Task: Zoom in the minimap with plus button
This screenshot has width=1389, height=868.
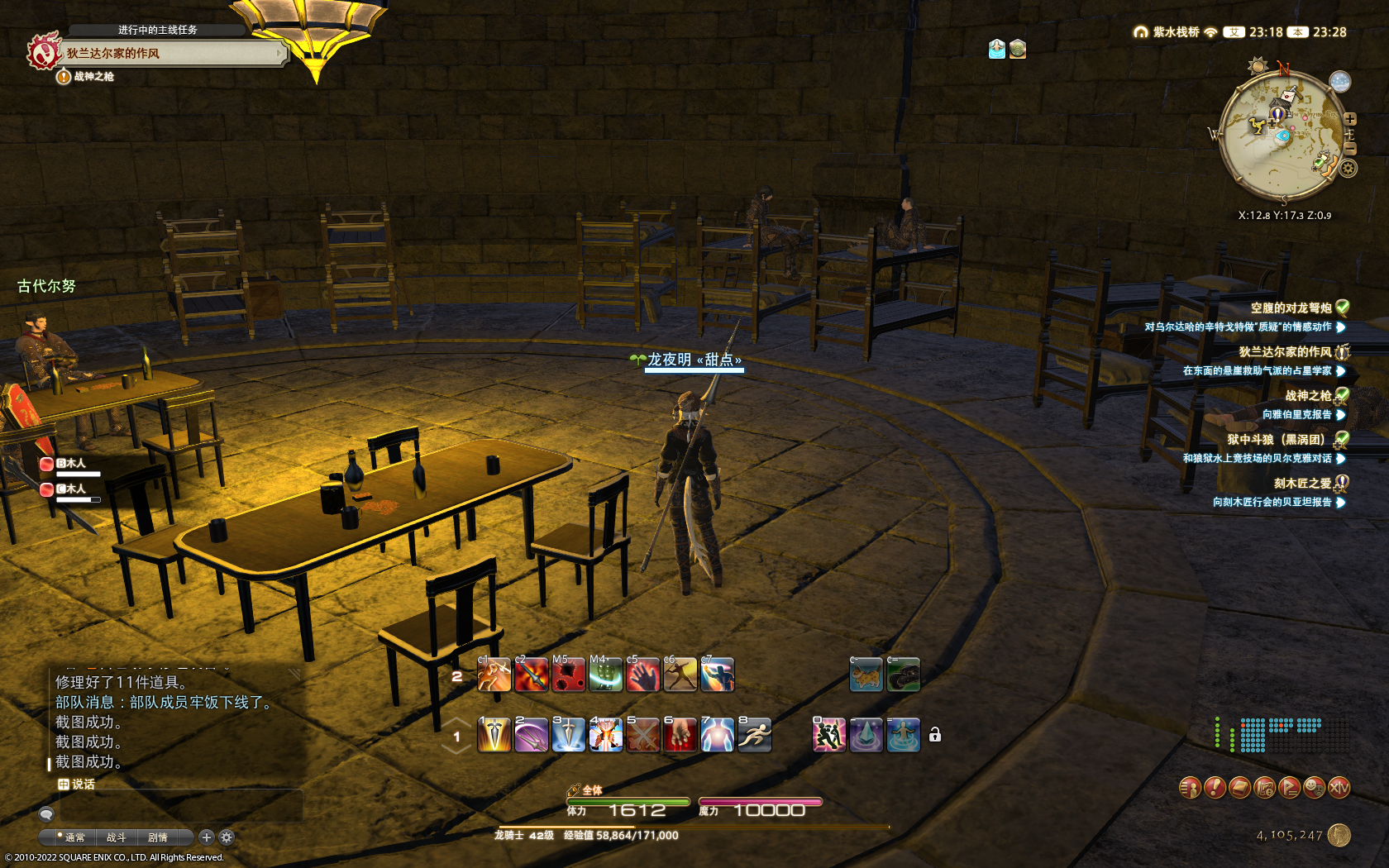Action: tap(1350, 119)
